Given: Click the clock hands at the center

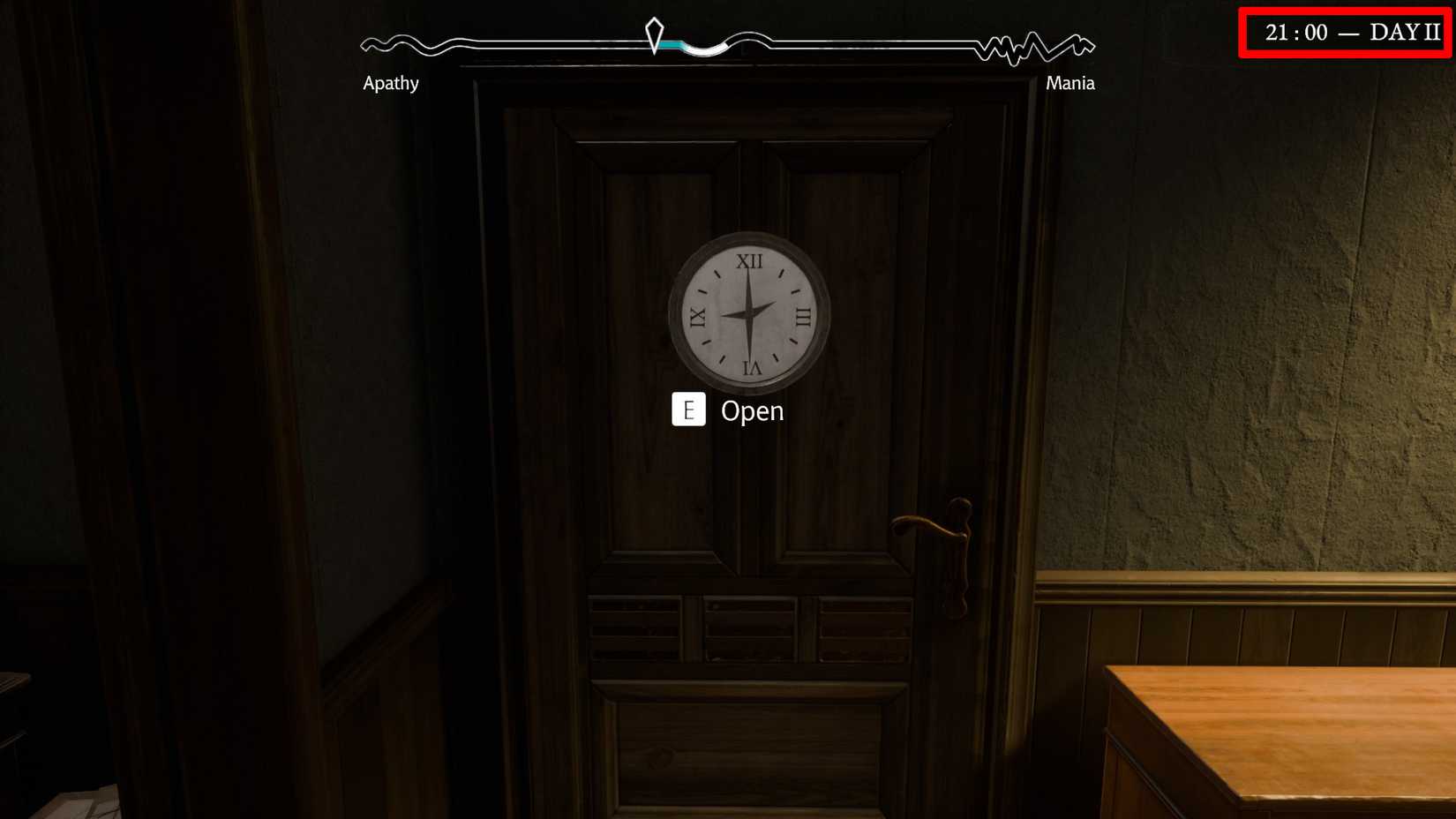Looking at the screenshot, I should (x=750, y=315).
